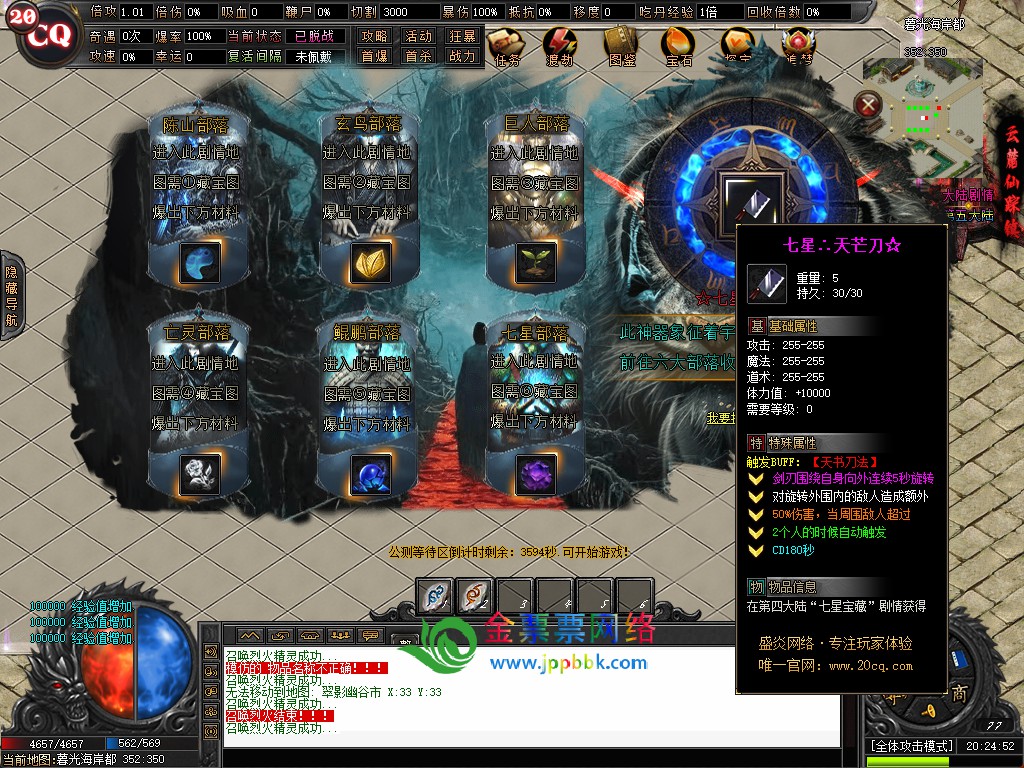Image resolution: width=1024 pixels, height=768 pixels.
Task: Open the 狂暴 berserk button
Action: click(x=462, y=36)
